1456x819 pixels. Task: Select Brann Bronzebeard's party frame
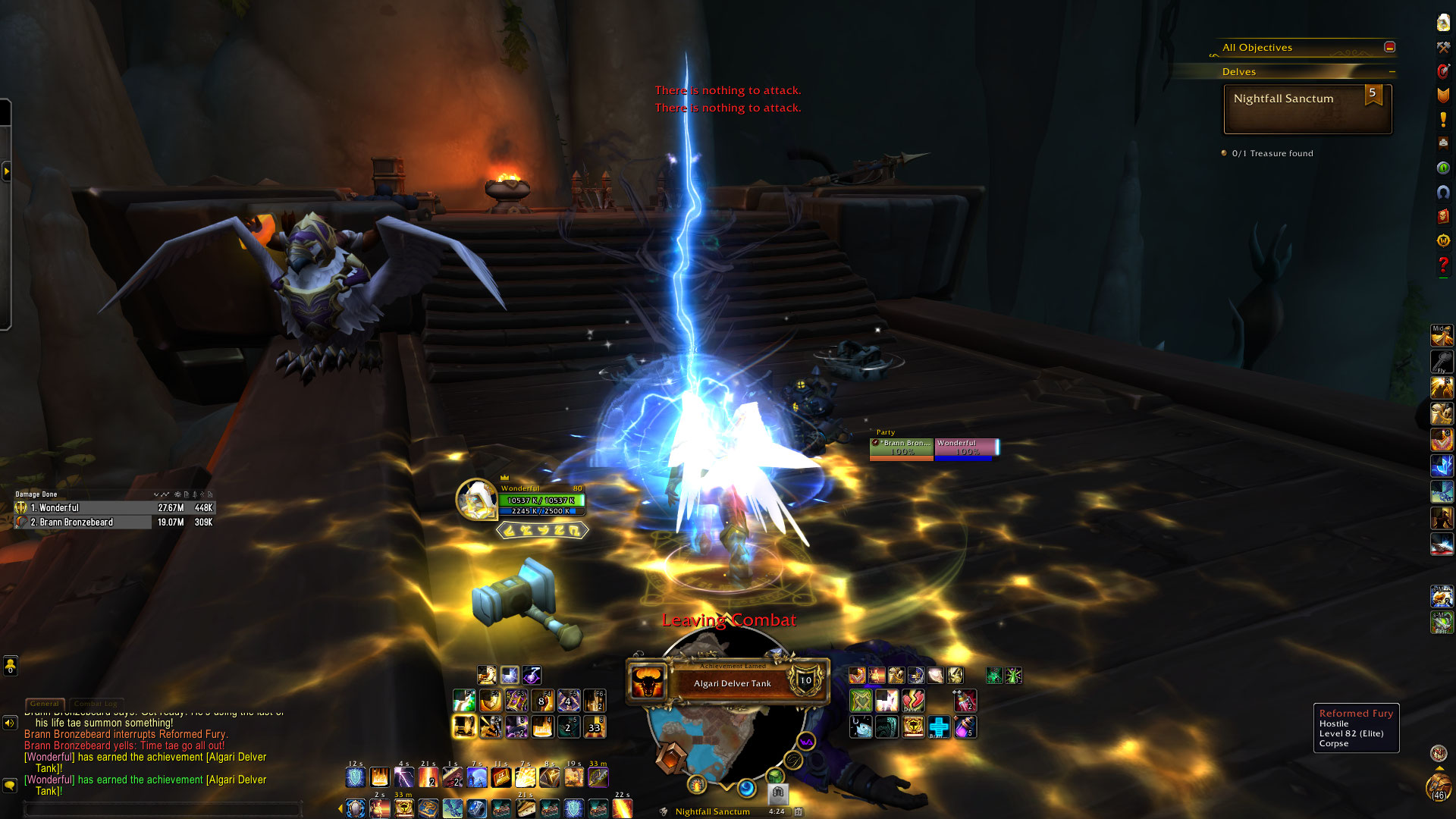[902, 448]
